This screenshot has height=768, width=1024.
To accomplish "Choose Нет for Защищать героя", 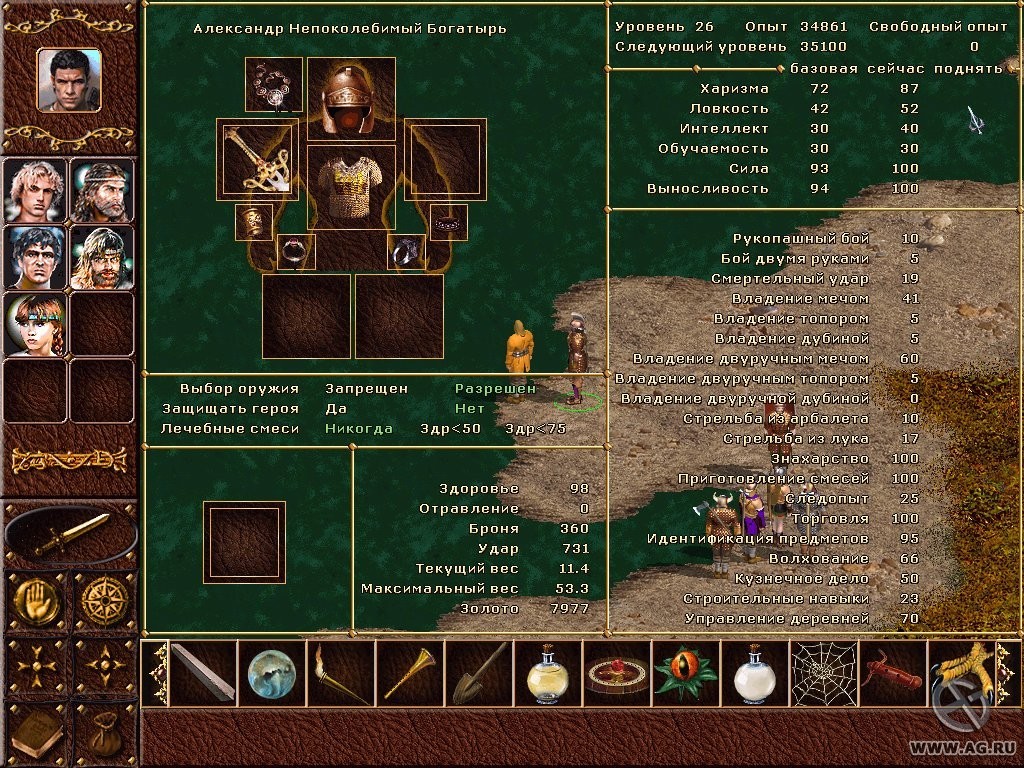I will click(469, 408).
